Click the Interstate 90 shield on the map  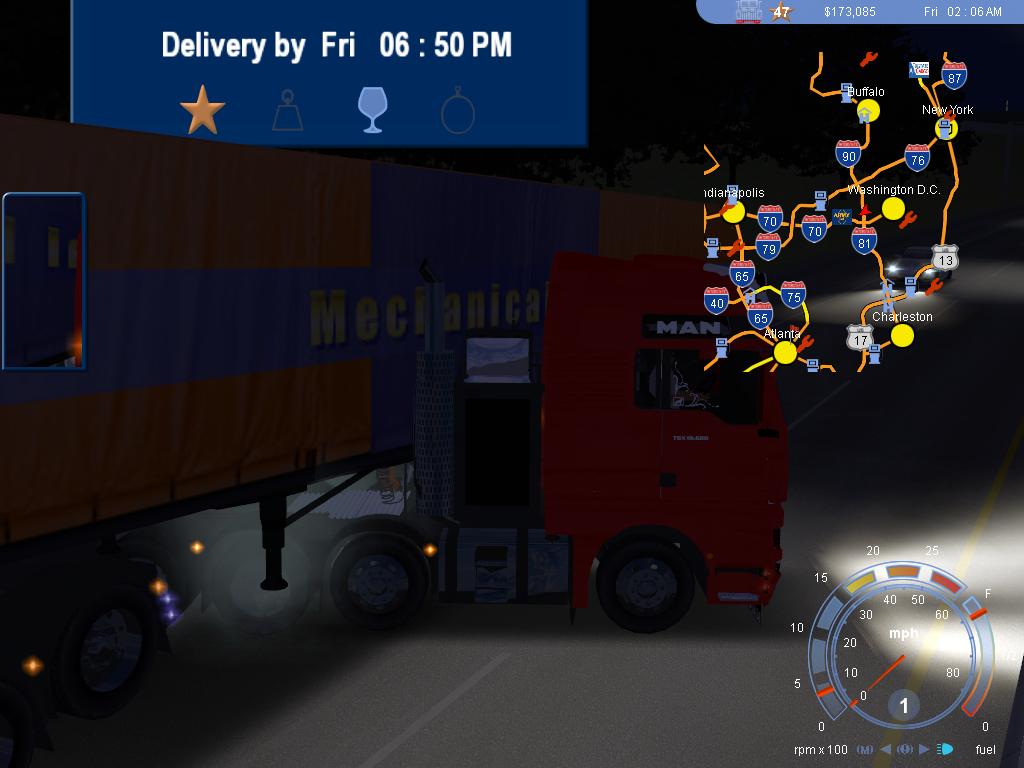point(848,153)
